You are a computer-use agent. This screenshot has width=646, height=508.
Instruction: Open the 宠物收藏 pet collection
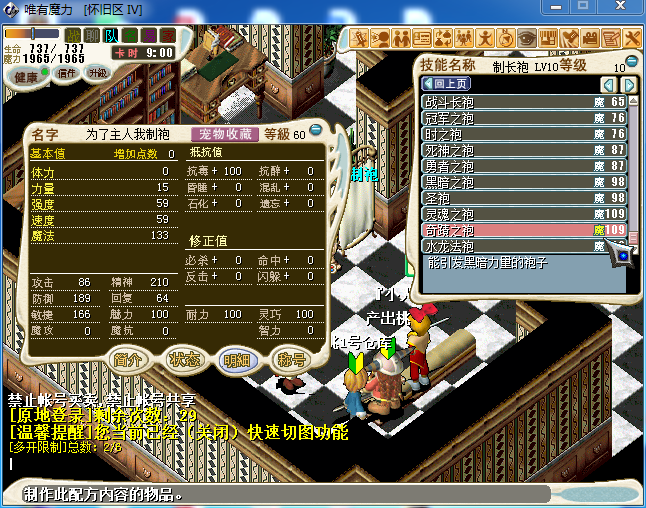225,133
